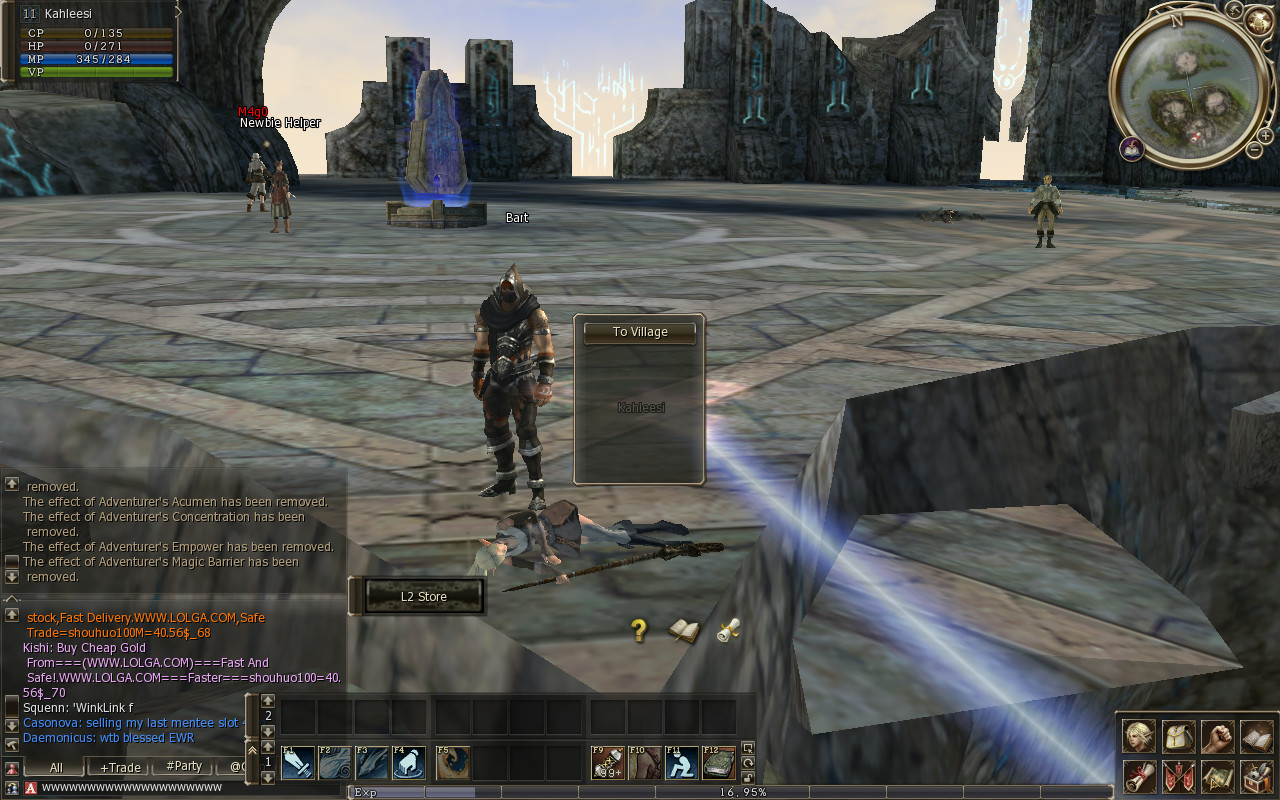Screen dimensions: 1280x800
Task: Zoom out the minimap with minus button
Action: (x=1254, y=151)
